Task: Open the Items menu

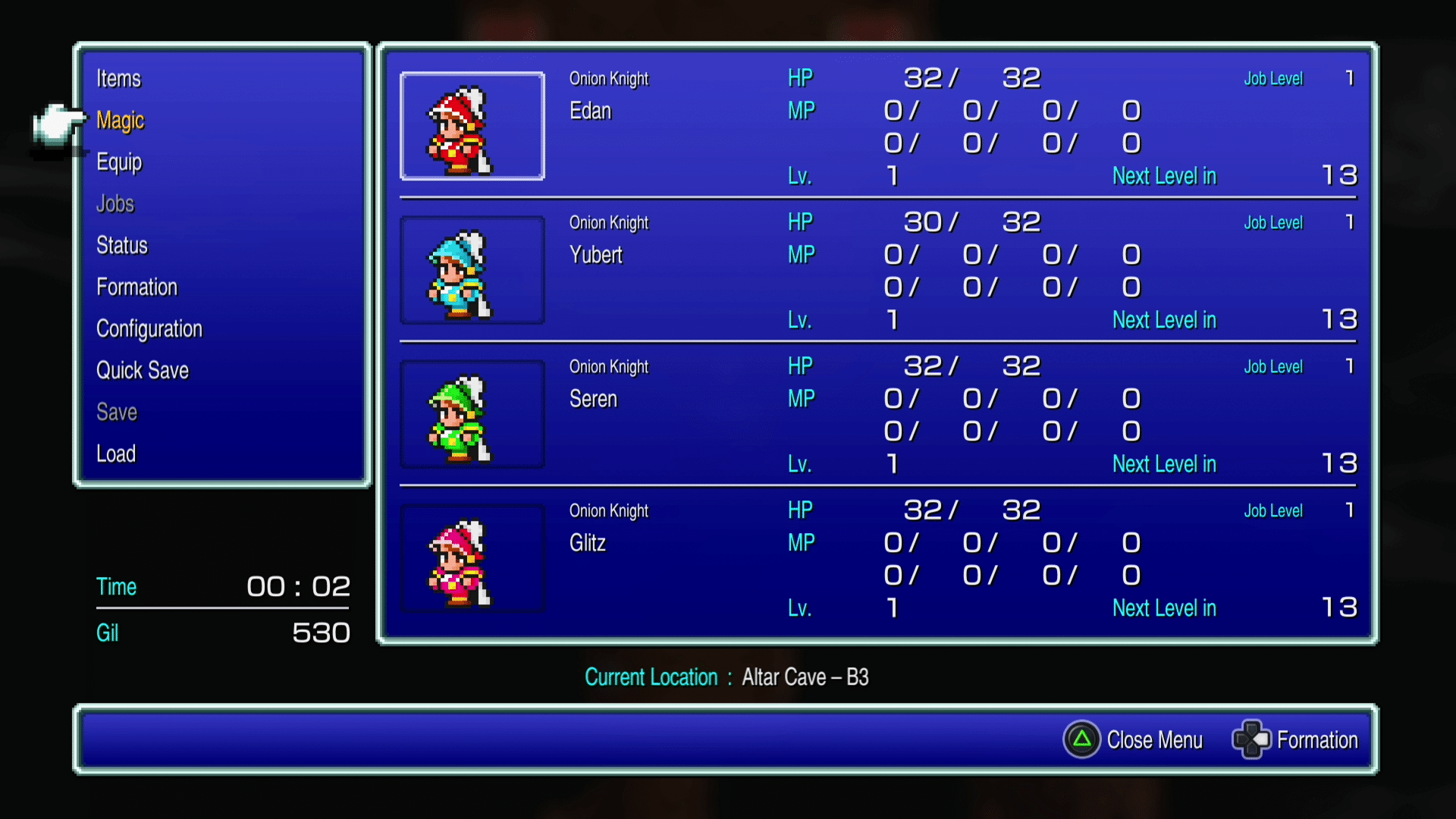Action: [x=118, y=78]
